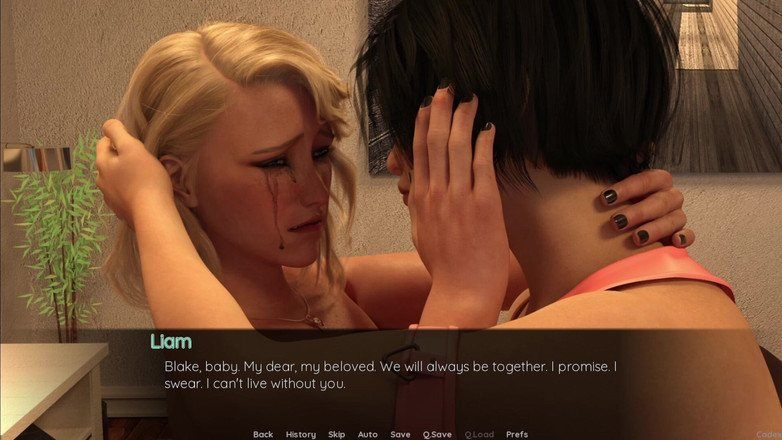
Task: Quick save with Q.Save
Action: coord(437,434)
